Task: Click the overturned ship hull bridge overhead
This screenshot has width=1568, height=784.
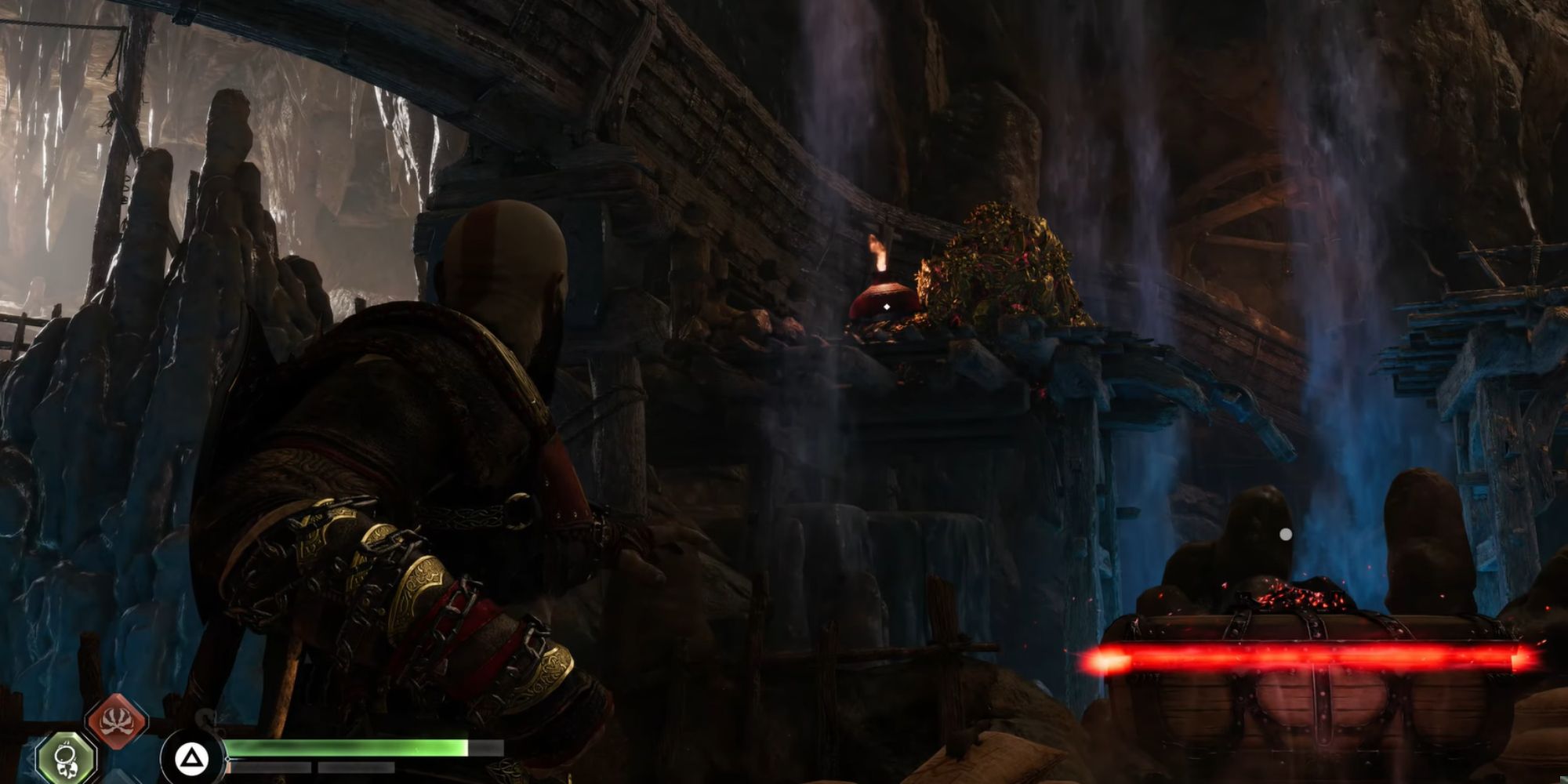Action: point(706,94)
